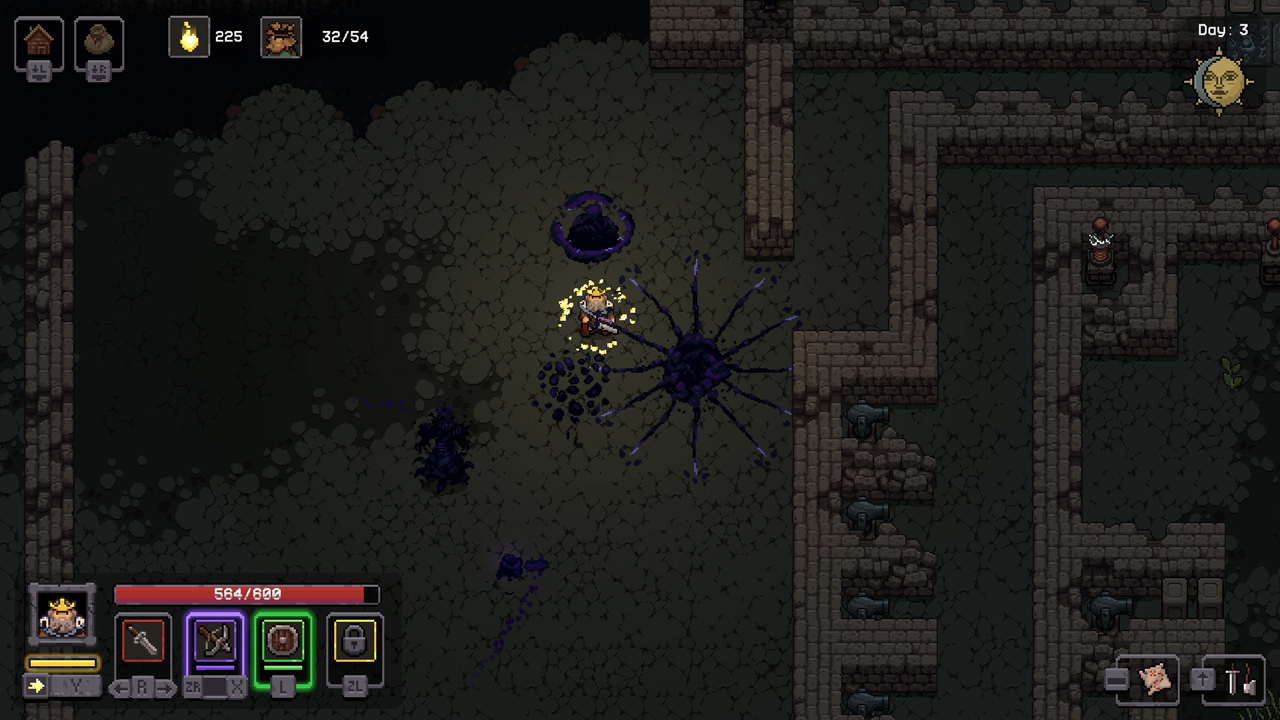Toggle the L button on the shield slot
The height and width of the screenshot is (720, 1280).
283,688
